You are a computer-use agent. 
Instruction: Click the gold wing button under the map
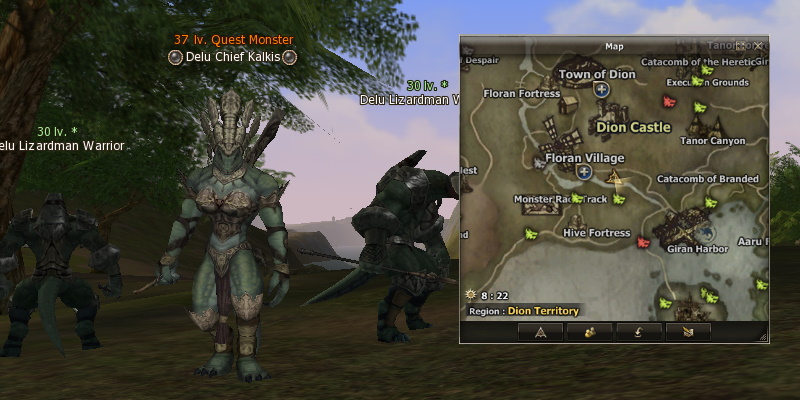686,331
